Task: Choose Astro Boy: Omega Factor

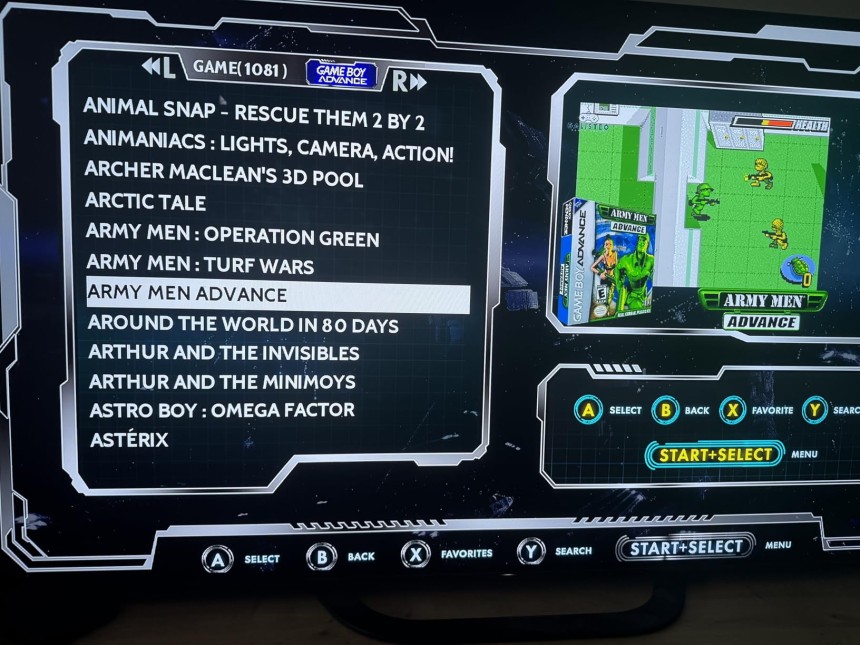Action: click(221, 411)
